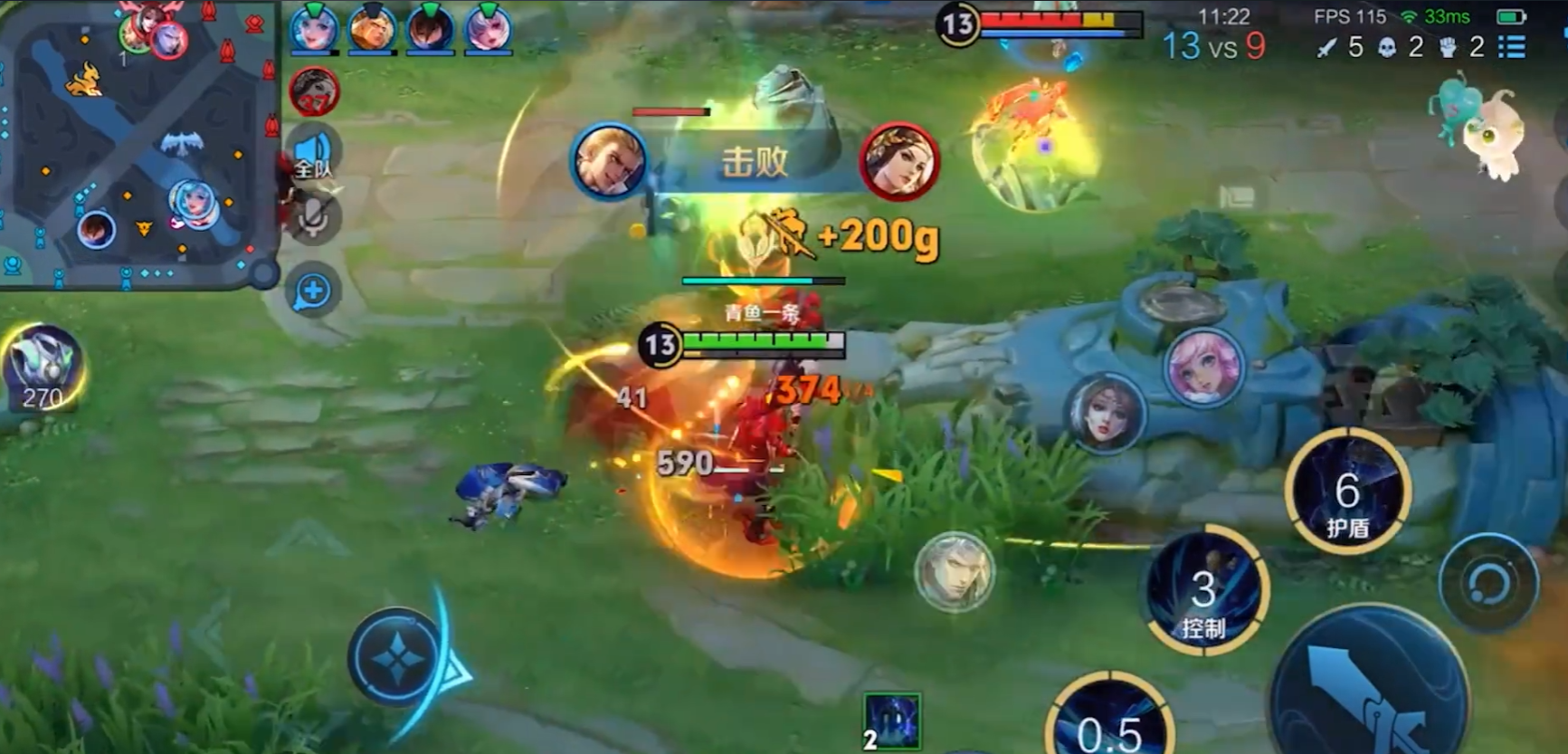Open the scoreboard list icon

click(1512, 47)
